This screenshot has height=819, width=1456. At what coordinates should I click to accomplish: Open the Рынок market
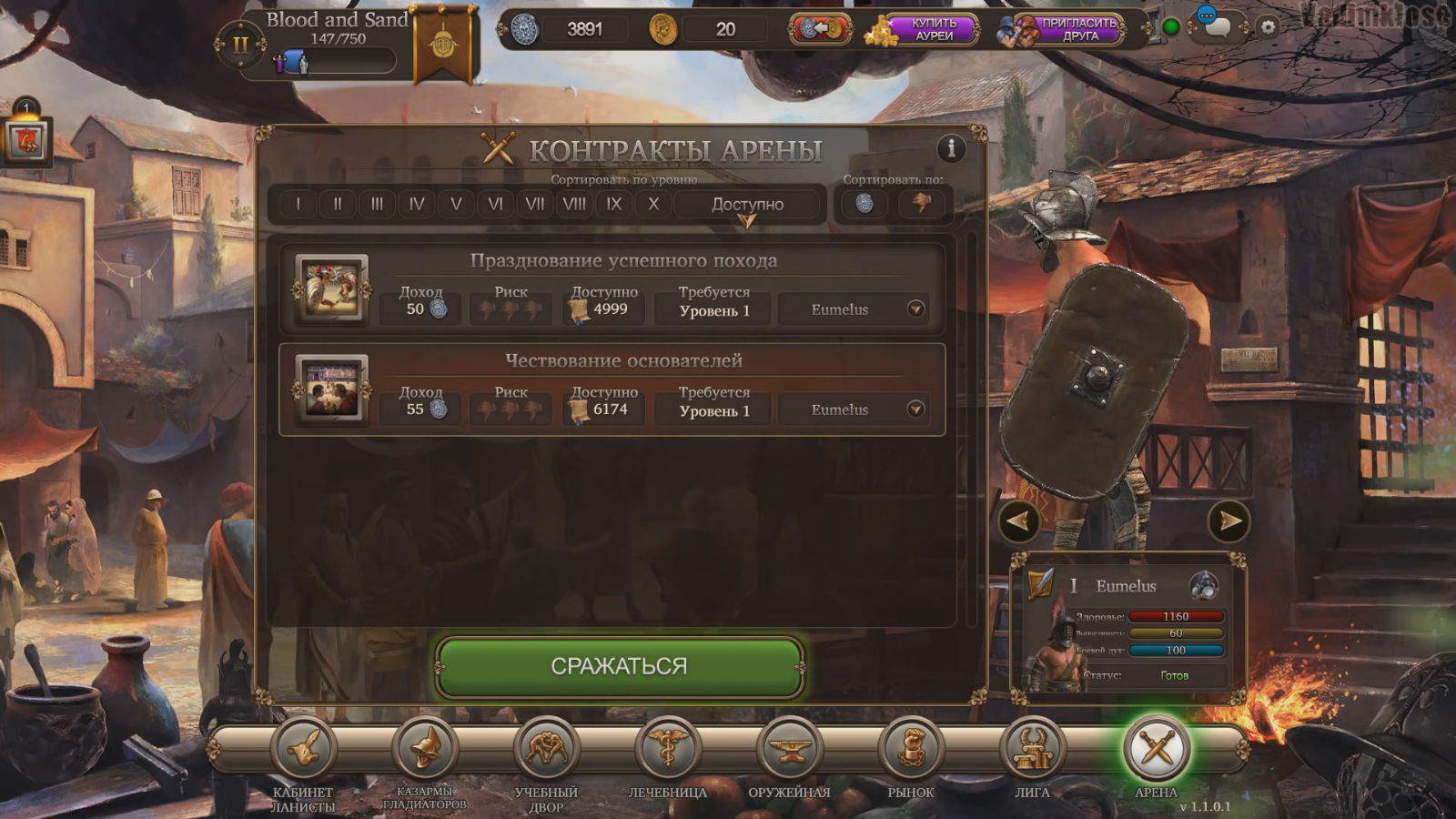[x=911, y=749]
